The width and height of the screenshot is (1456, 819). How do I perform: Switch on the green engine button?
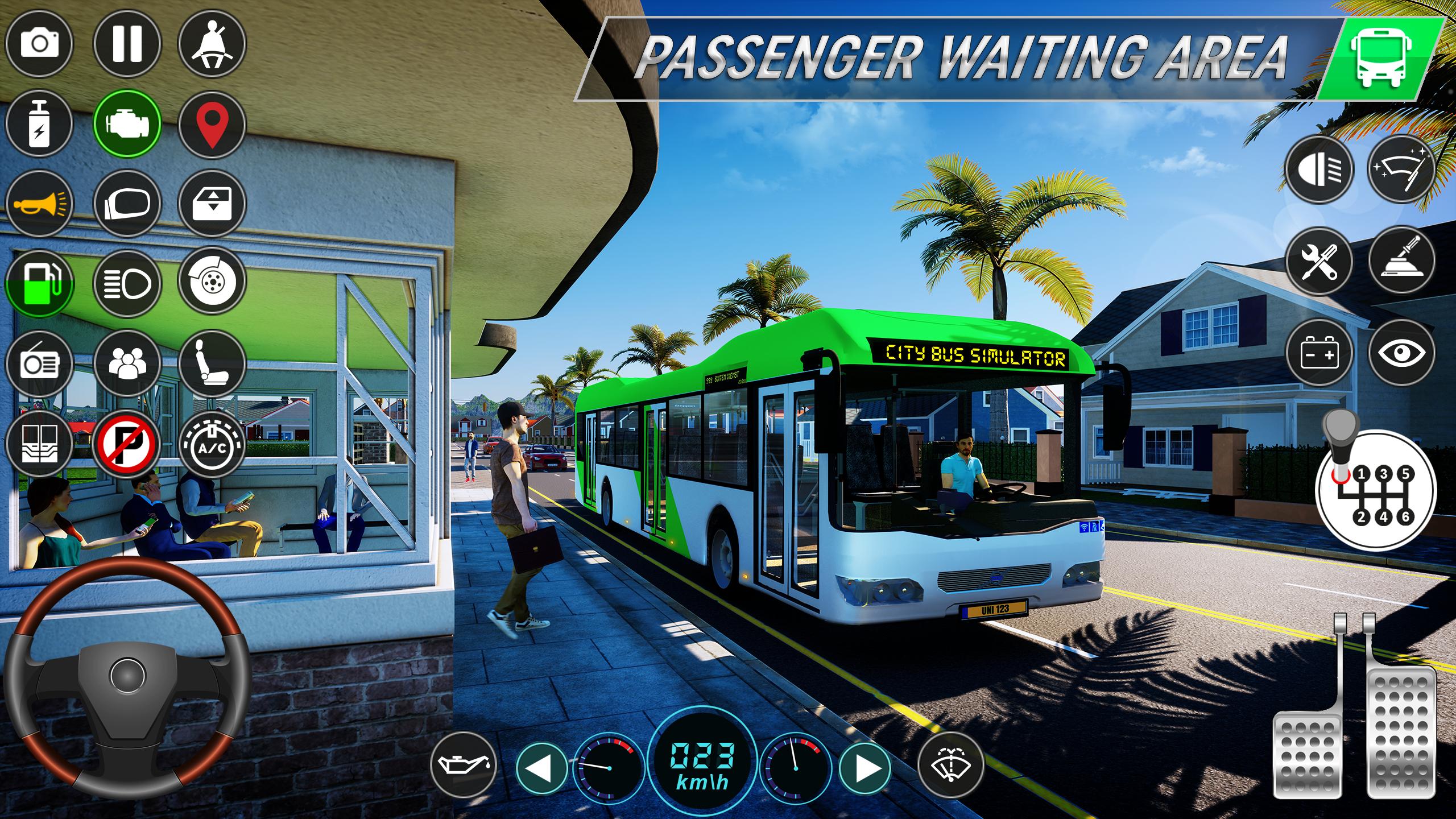(127, 123)
